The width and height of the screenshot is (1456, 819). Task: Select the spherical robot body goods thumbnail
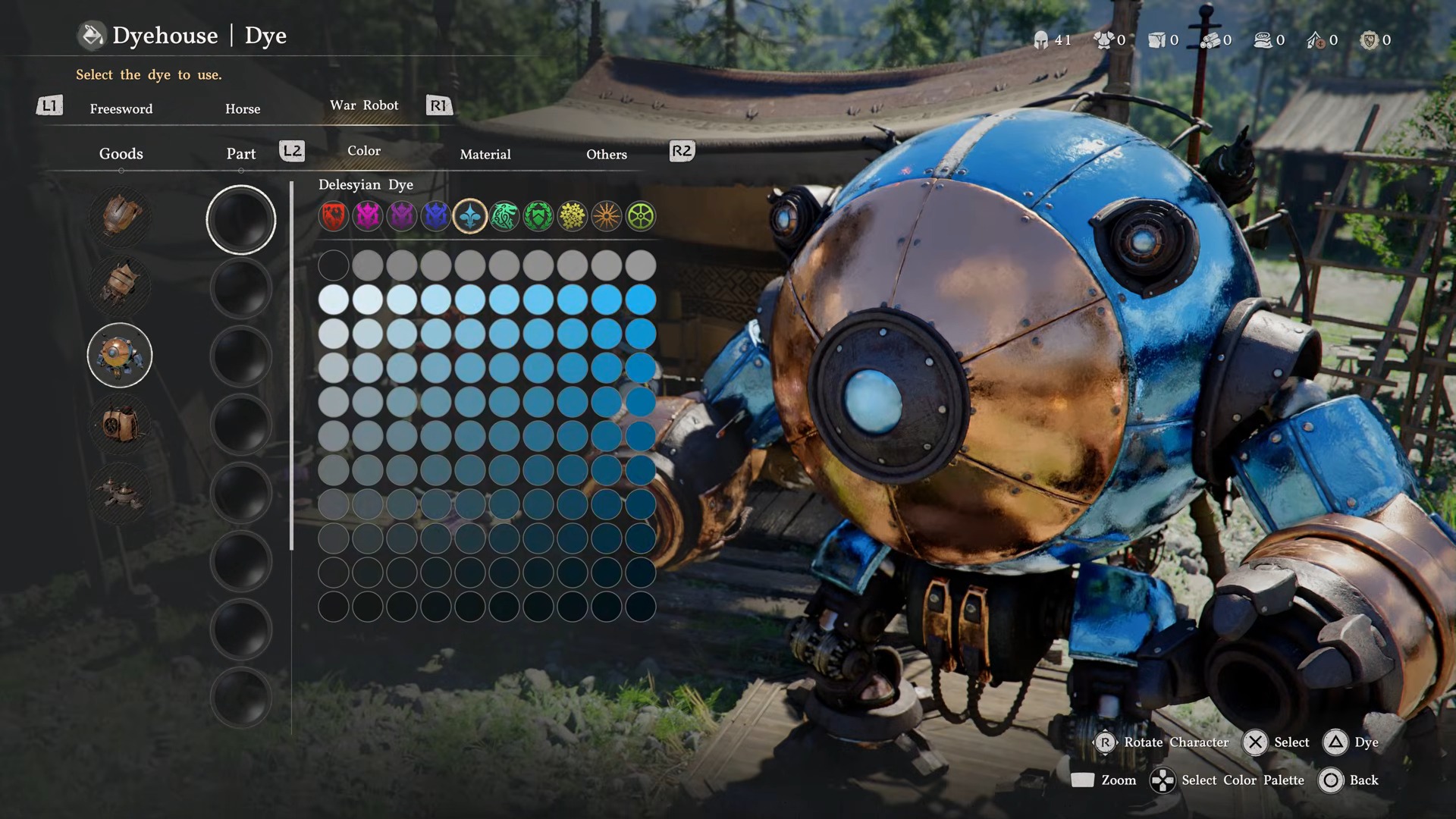pyautogui.click(x=119, y=355)
